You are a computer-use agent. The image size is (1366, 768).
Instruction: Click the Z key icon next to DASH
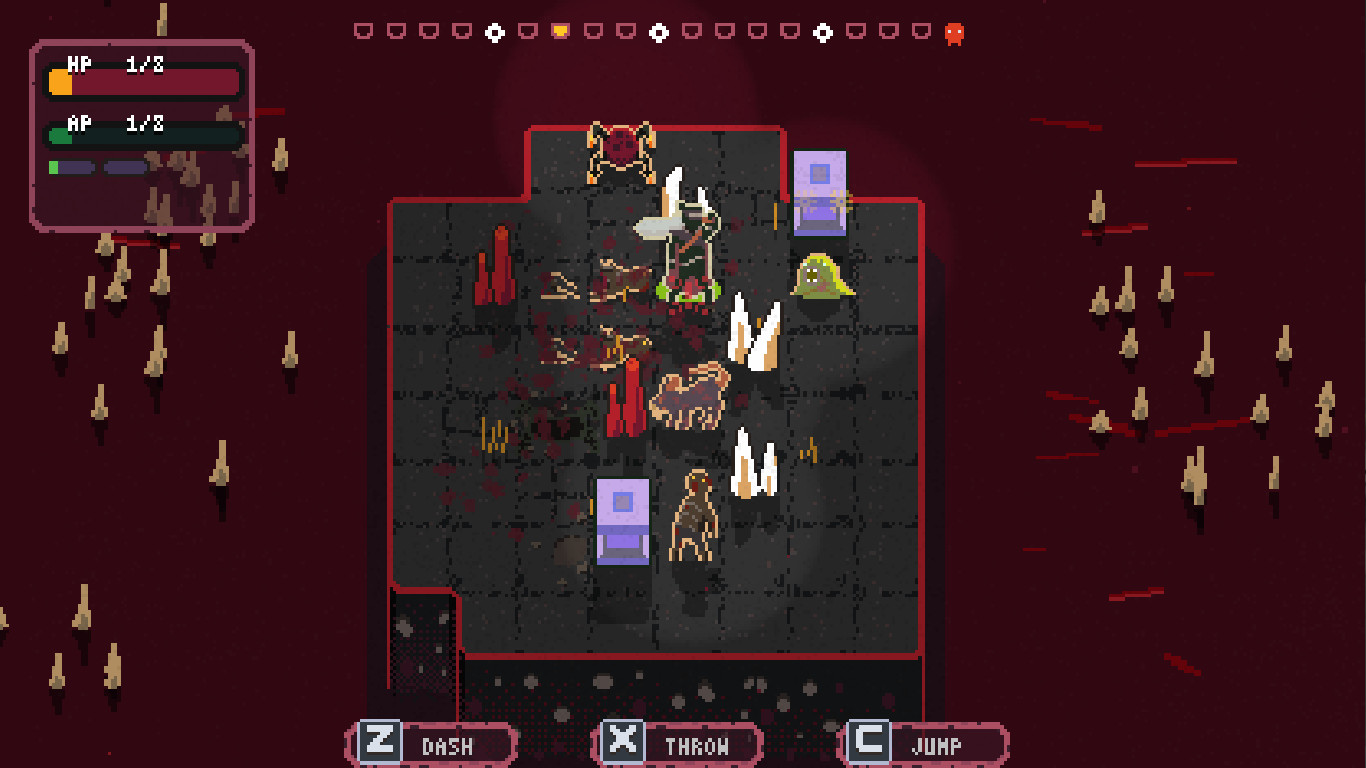pyautogui.click(x=380, y=742)
